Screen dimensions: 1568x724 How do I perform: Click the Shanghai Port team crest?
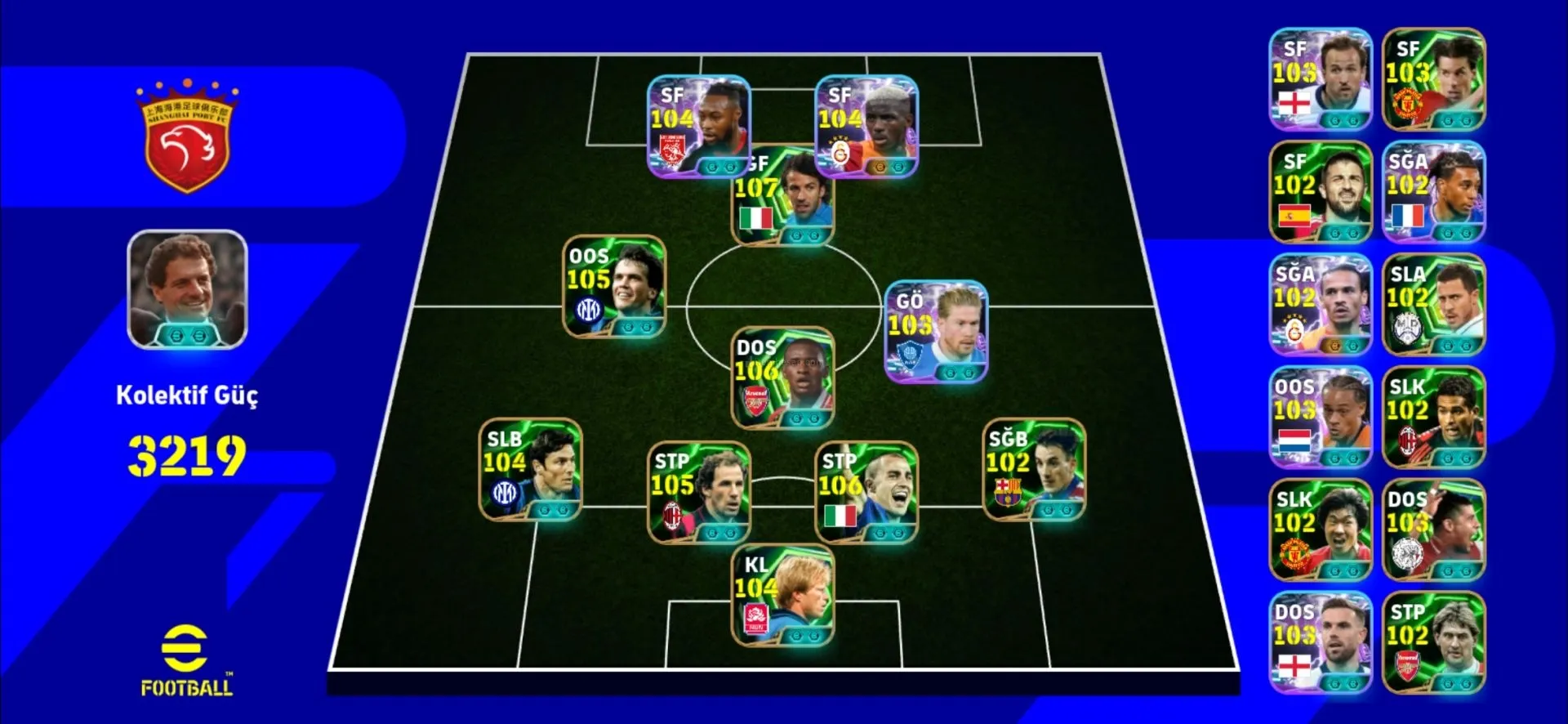(x=187, y=137)
